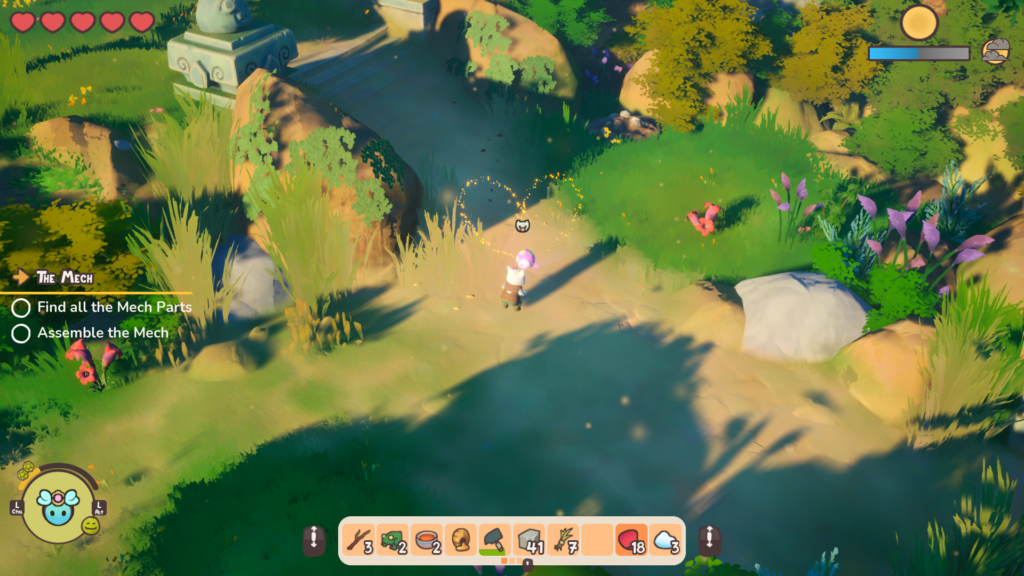This screenshot has height=576, width=1024.
Task: Choose the white cloud item slot
Action: pyautogui.click(x=665, y=541)
